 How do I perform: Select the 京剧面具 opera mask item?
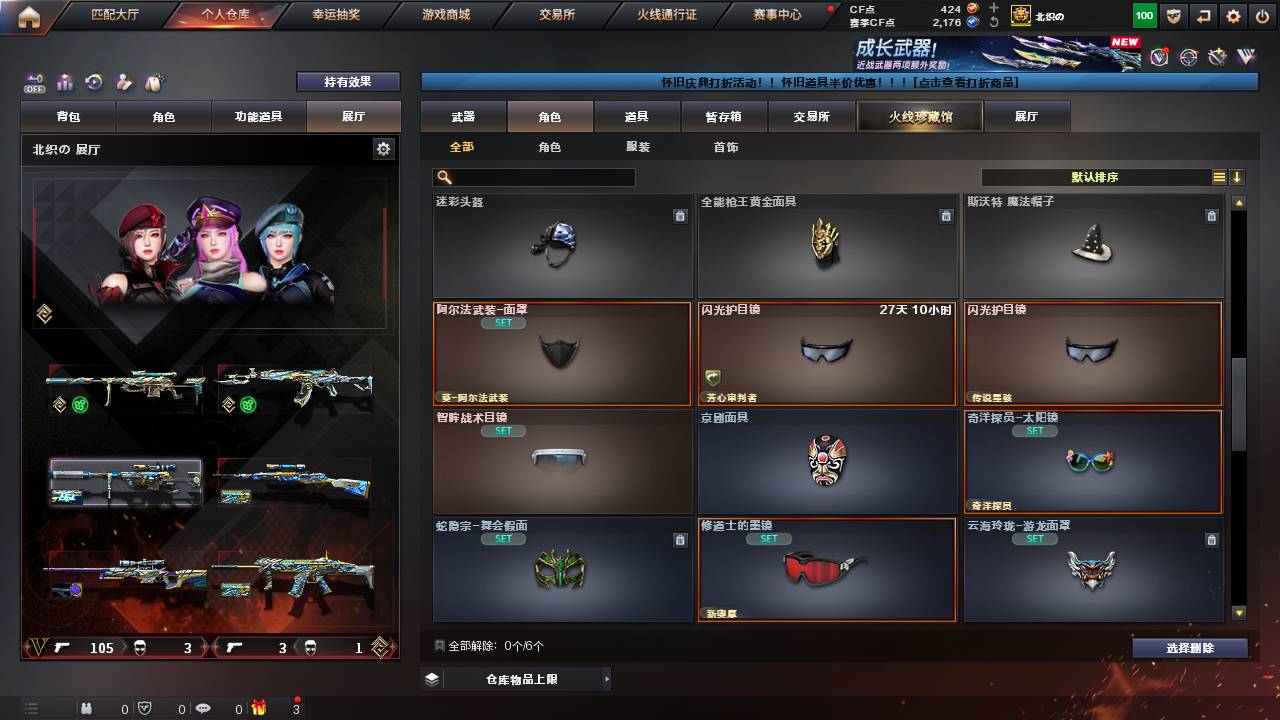tap(826, 462)
